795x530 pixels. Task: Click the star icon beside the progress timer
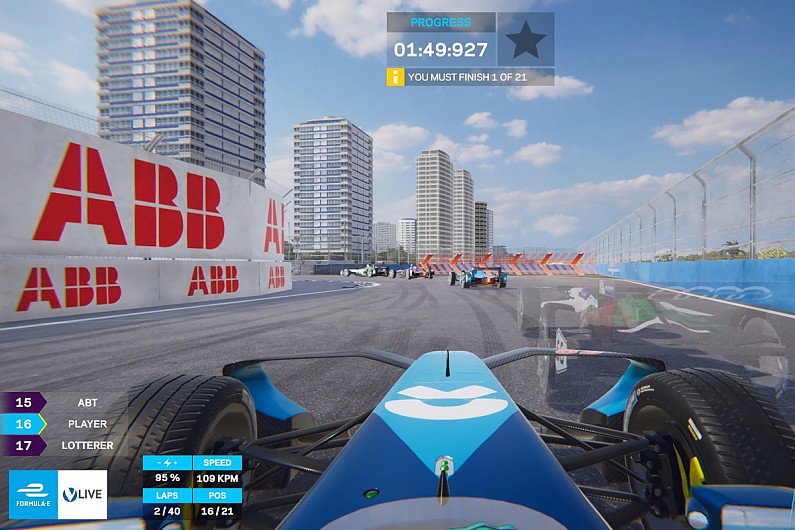click(x=526, y=40)
